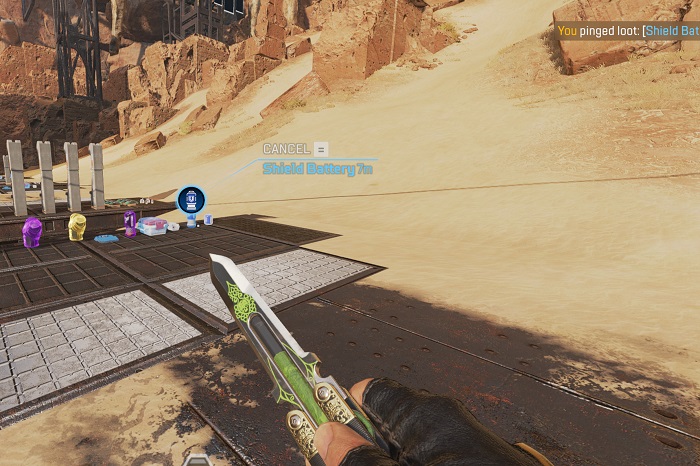This screenshot has height=466, width=700.
Task: Select the Shield Battery ping marker icon
Action: click(x=190, y=200)
